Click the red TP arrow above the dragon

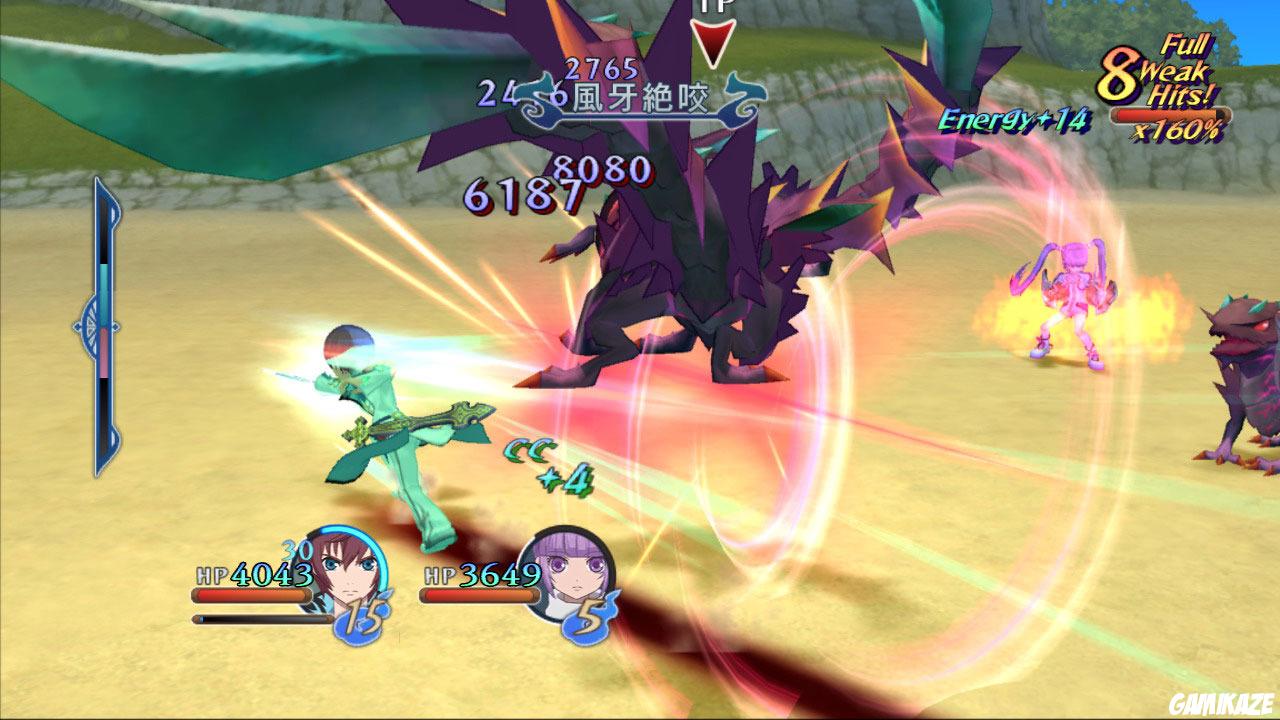click(x=715, y=40)
